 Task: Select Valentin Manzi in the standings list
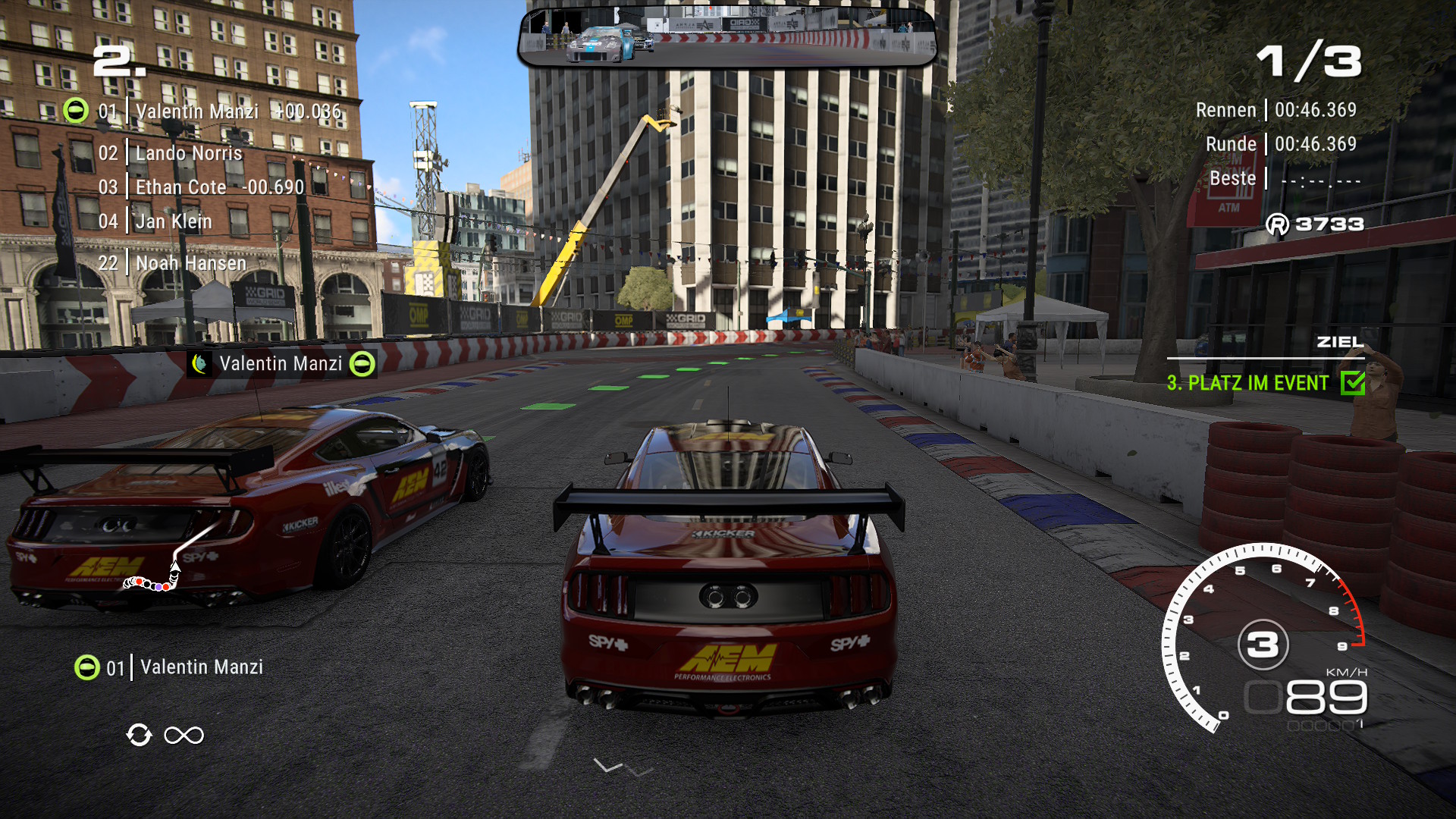click(197, 111)
